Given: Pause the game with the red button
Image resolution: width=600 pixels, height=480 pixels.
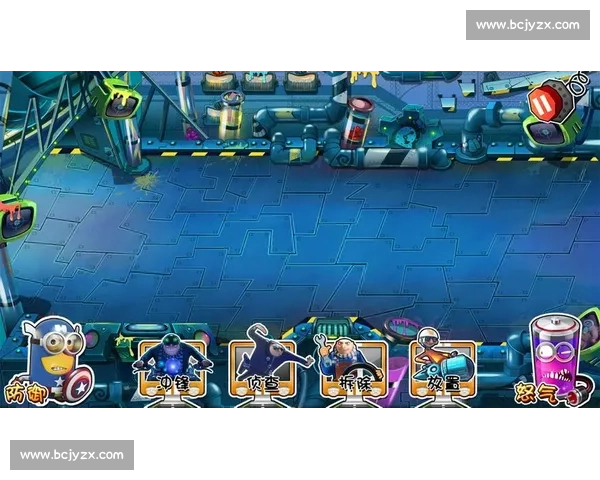Looking at the screenshot, I should (543, 103).
